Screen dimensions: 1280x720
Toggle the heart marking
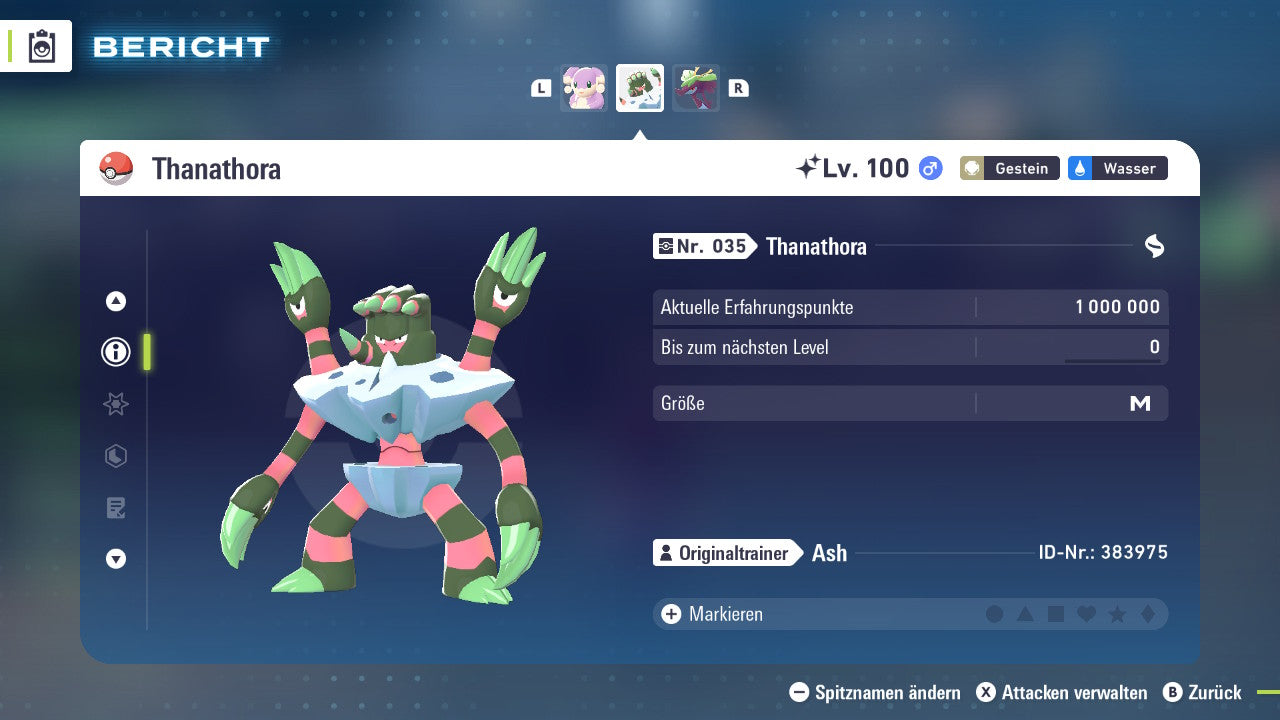click(x=1086, y=614)
